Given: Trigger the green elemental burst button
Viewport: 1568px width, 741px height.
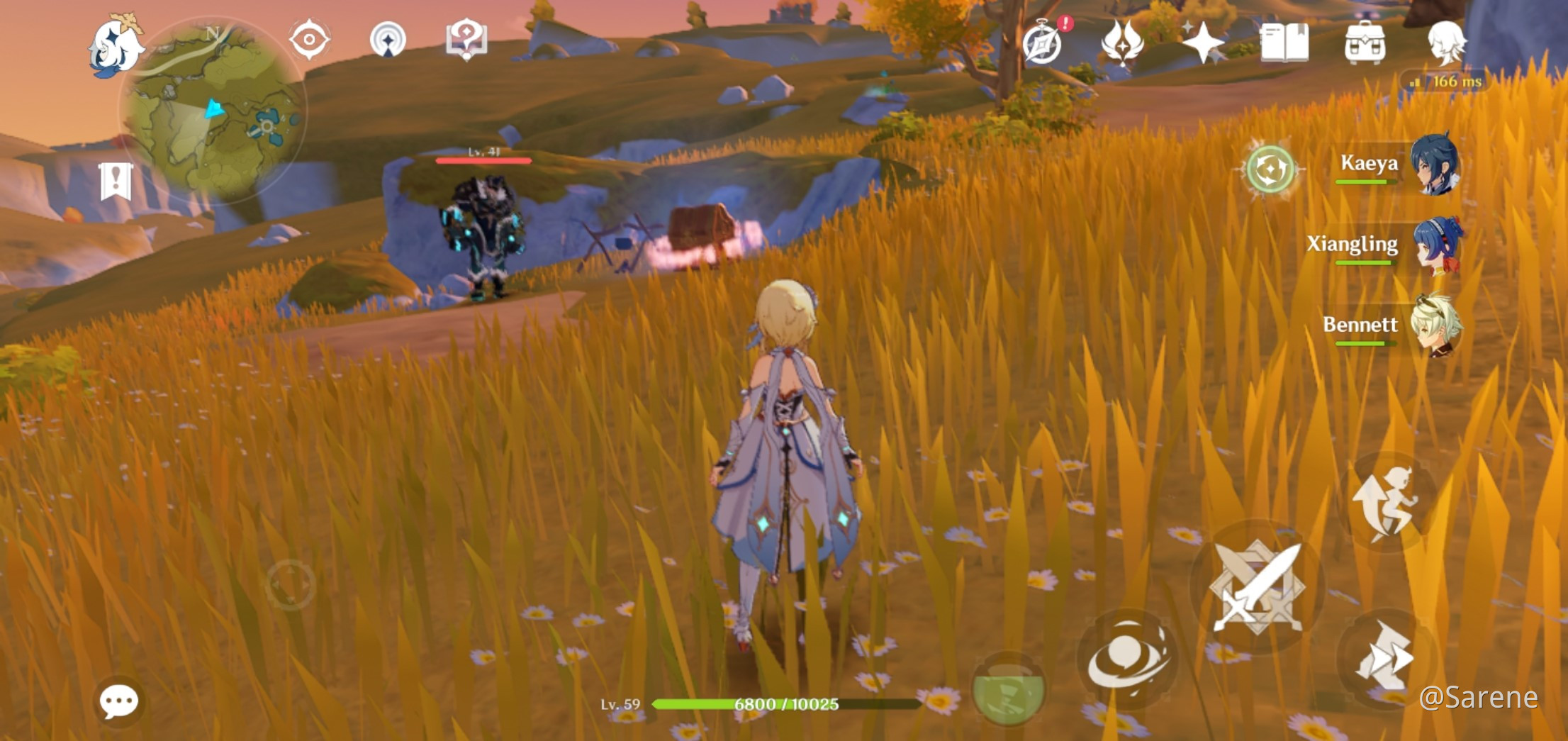Looking at the screenshot, I should click(x=1007, y=689).
